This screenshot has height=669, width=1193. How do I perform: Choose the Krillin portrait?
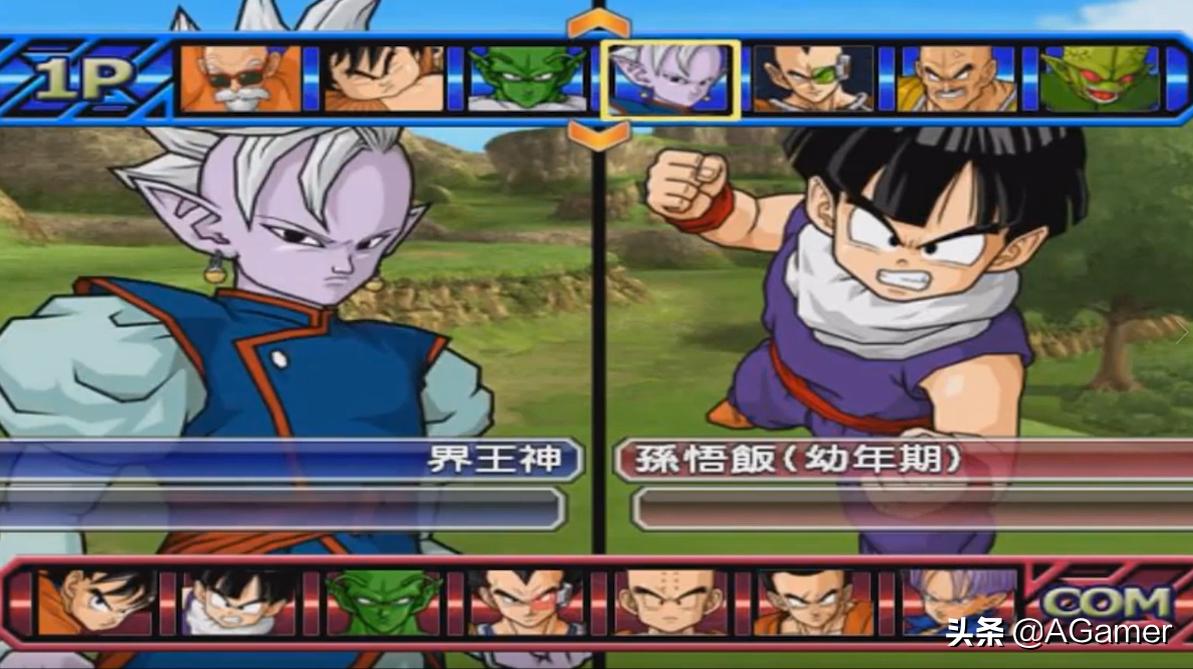[670, 603]
